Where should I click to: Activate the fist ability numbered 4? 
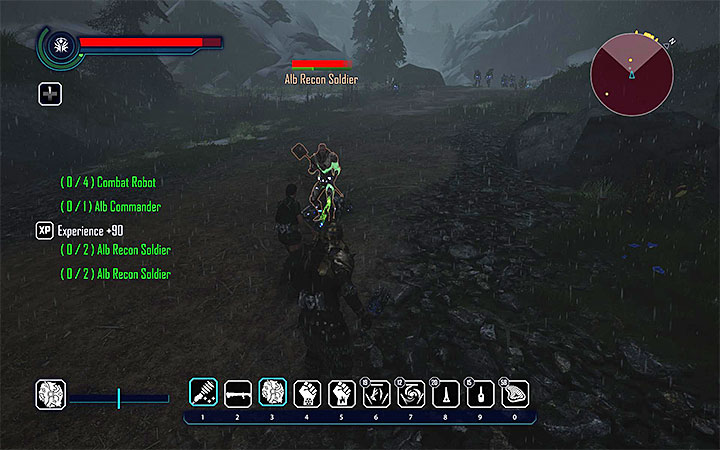pos(307,393)
